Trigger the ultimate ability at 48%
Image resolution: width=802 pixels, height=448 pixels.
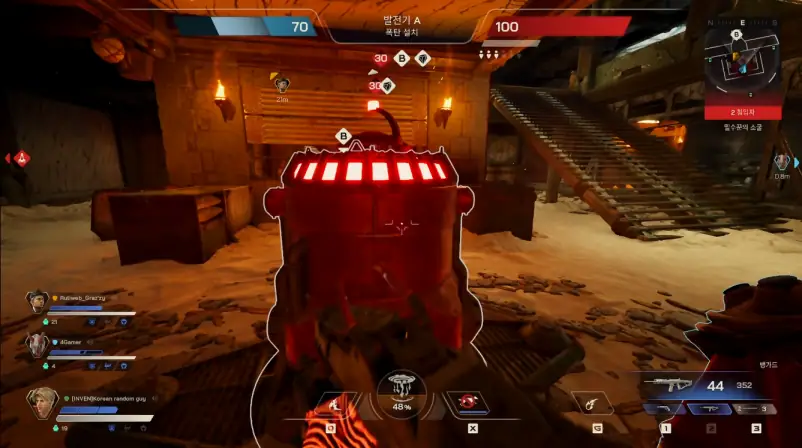click(x=400, y=392)
